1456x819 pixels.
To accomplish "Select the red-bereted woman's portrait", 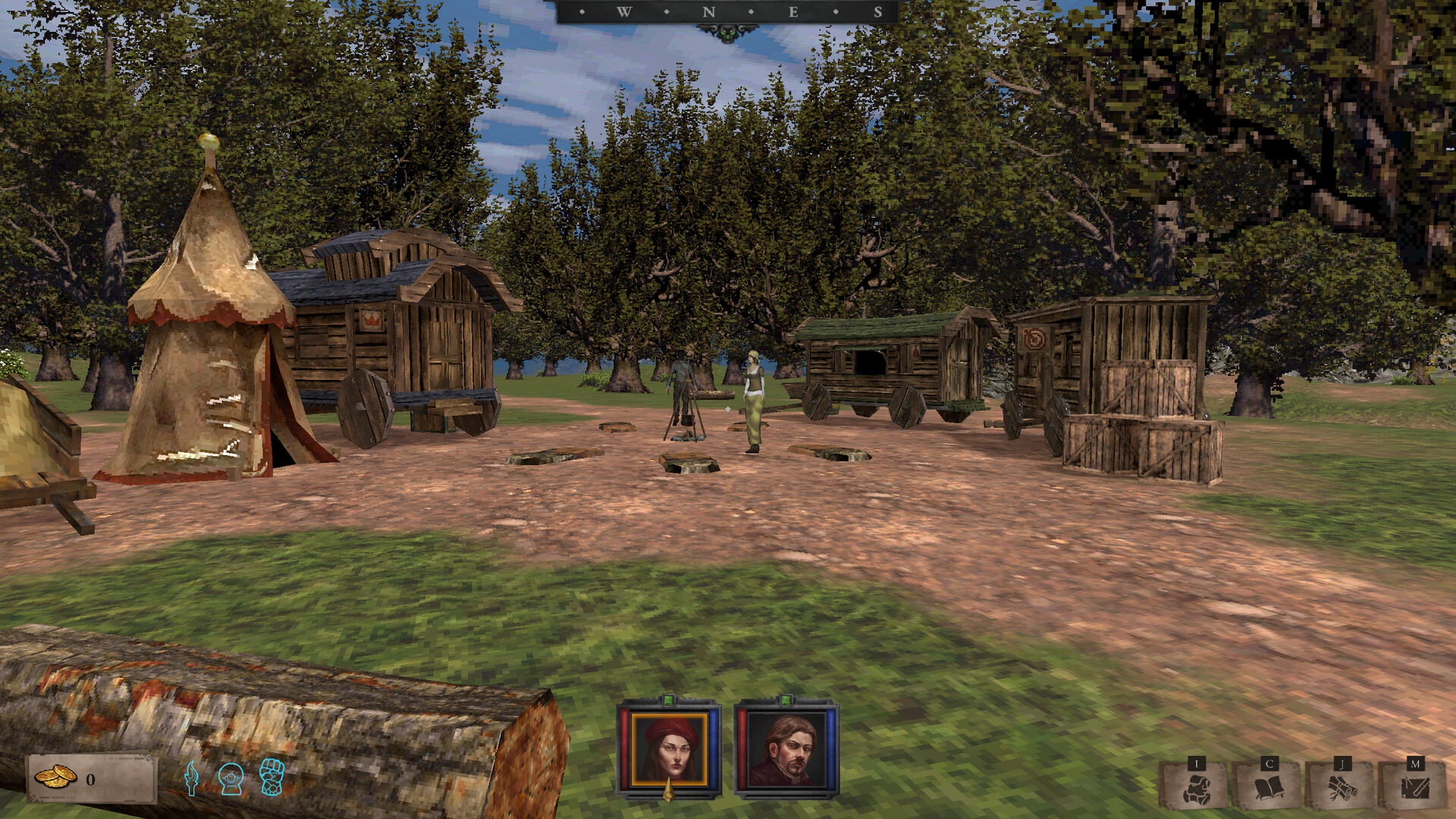I will [x=668, y=749].
